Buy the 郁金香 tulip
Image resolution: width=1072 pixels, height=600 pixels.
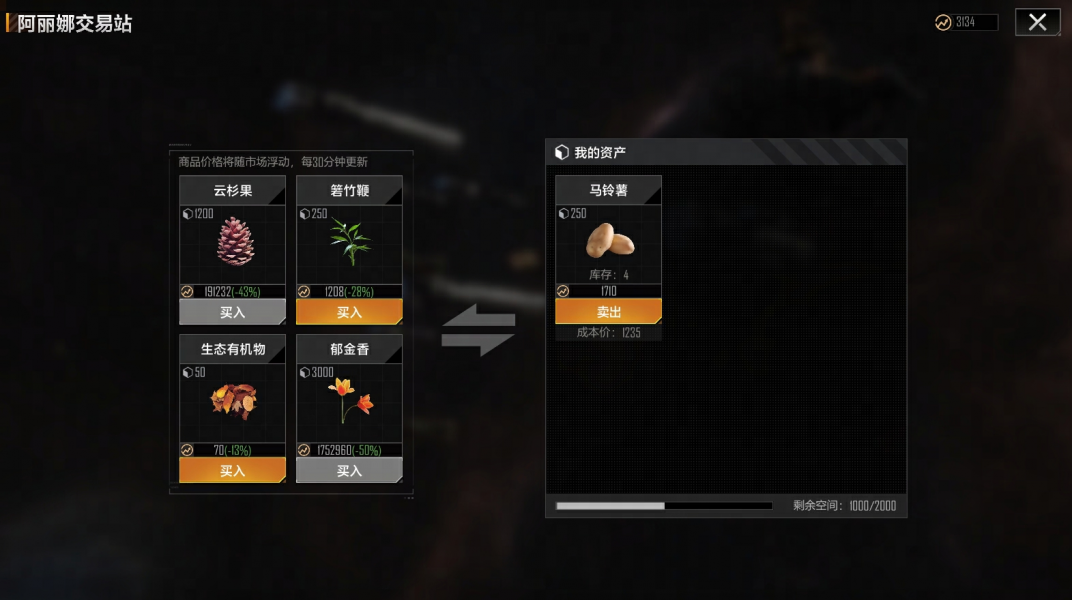349,470
